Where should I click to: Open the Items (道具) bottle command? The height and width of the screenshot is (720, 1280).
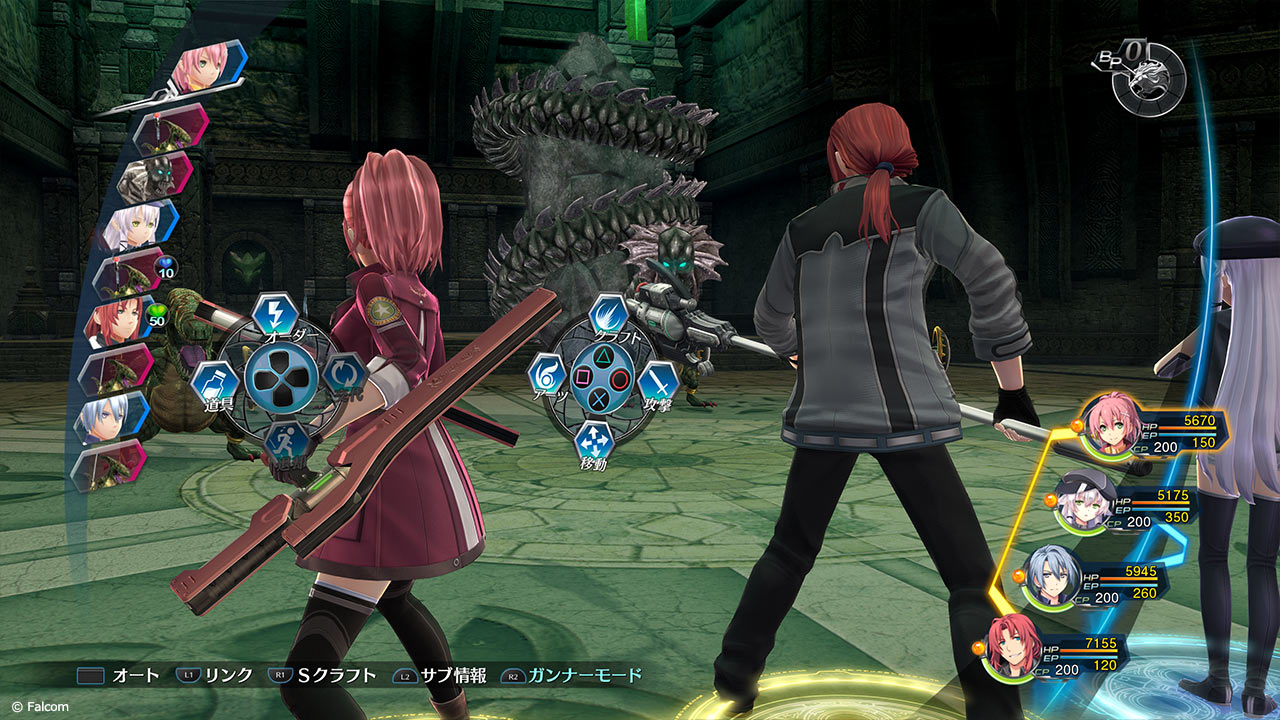pos(213,383)
